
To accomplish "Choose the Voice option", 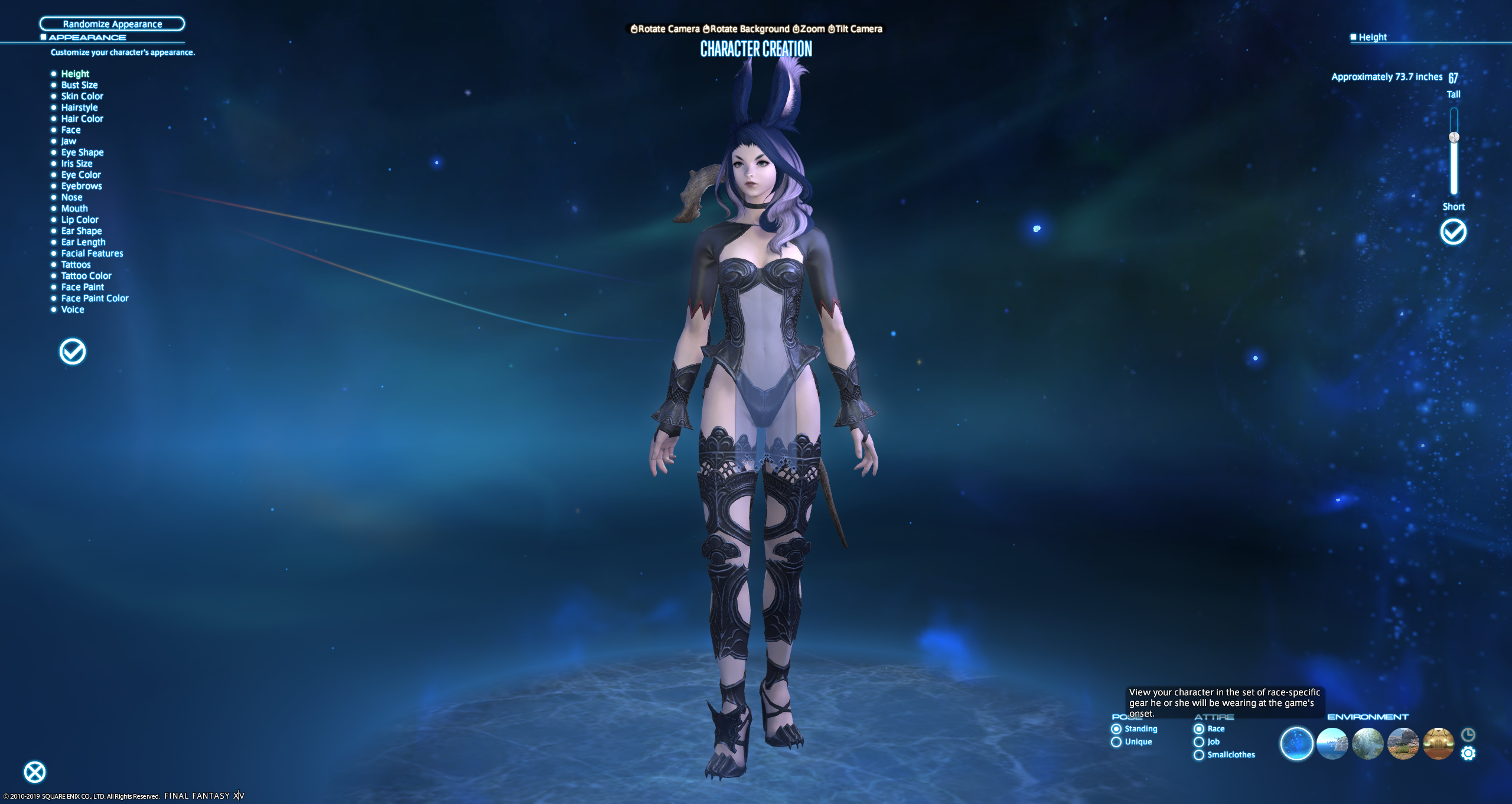I will point(73,310).
